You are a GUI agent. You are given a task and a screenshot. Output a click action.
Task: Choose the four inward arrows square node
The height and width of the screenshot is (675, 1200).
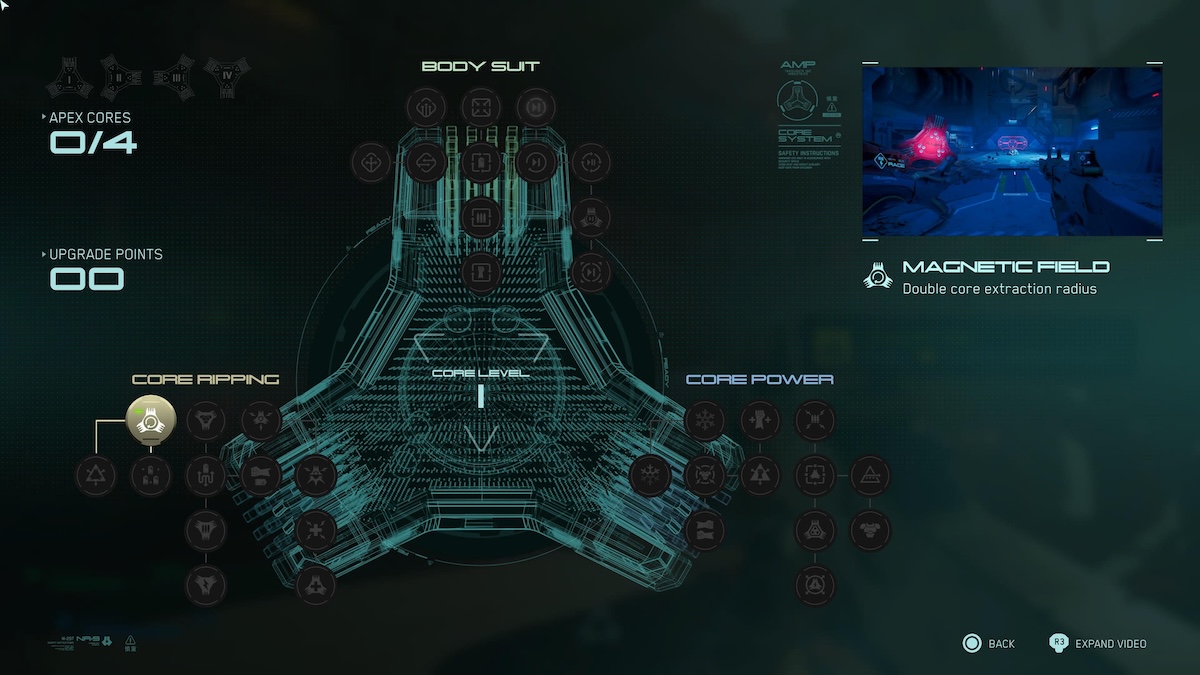pyautogui.click(x=481, y=107)
